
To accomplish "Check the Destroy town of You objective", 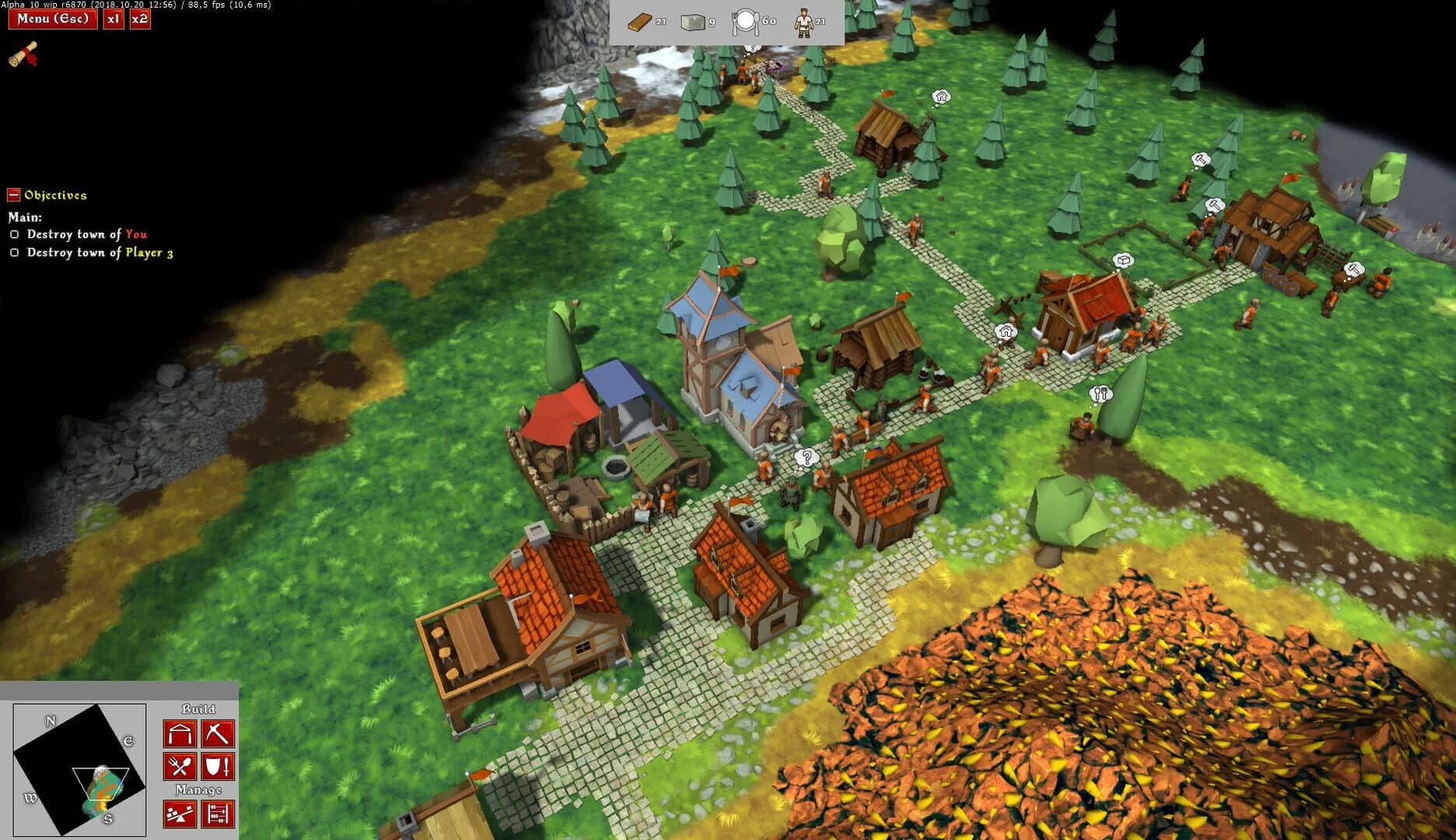I will pos(13,234).
